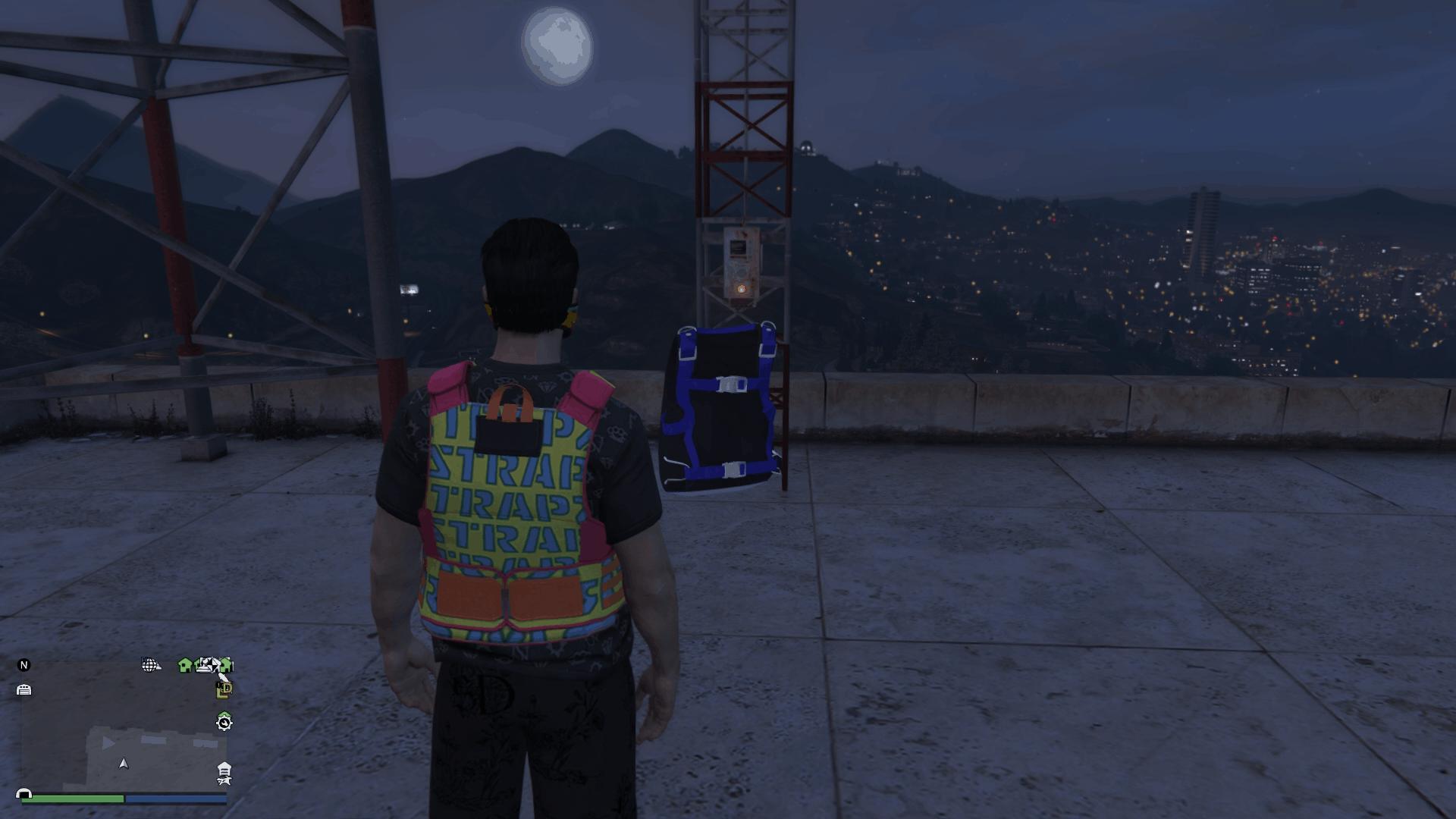The width and height of the screenshot is (1456, 819).
Task: Select the white garage blip on the minimap
Action: coord(24,689)
